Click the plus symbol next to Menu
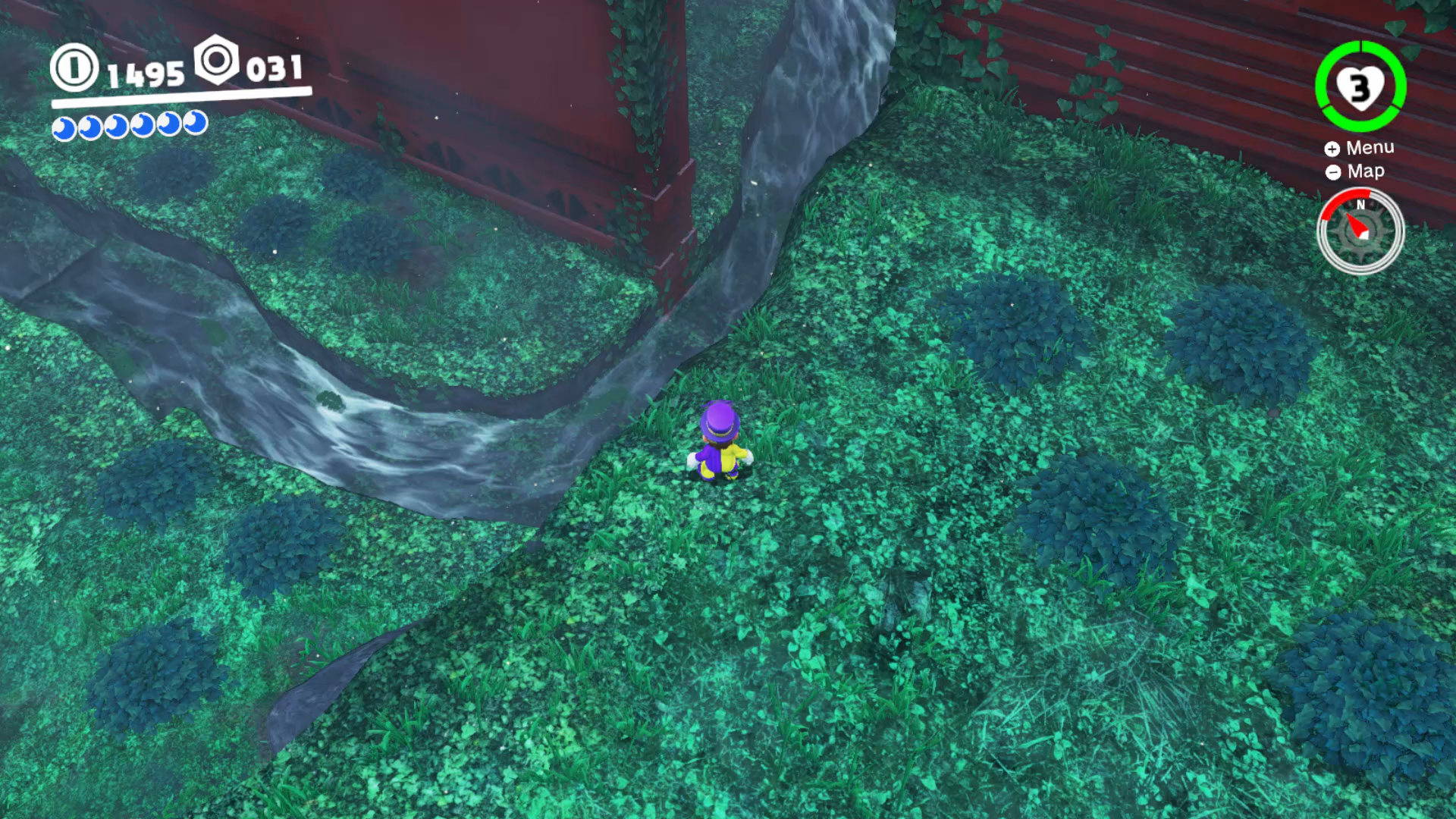This screenshot has width=1456, height=819. pyautogui.click(x=1332, y=147)
